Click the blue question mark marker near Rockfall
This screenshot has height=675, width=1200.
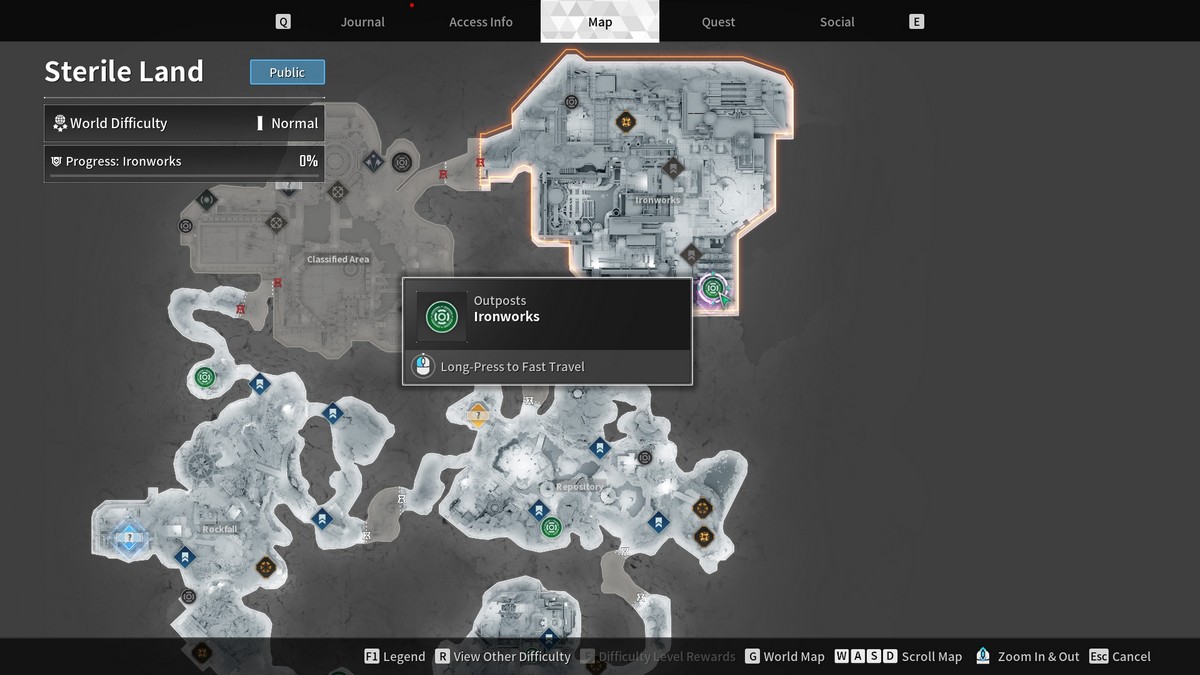point(128,538)
